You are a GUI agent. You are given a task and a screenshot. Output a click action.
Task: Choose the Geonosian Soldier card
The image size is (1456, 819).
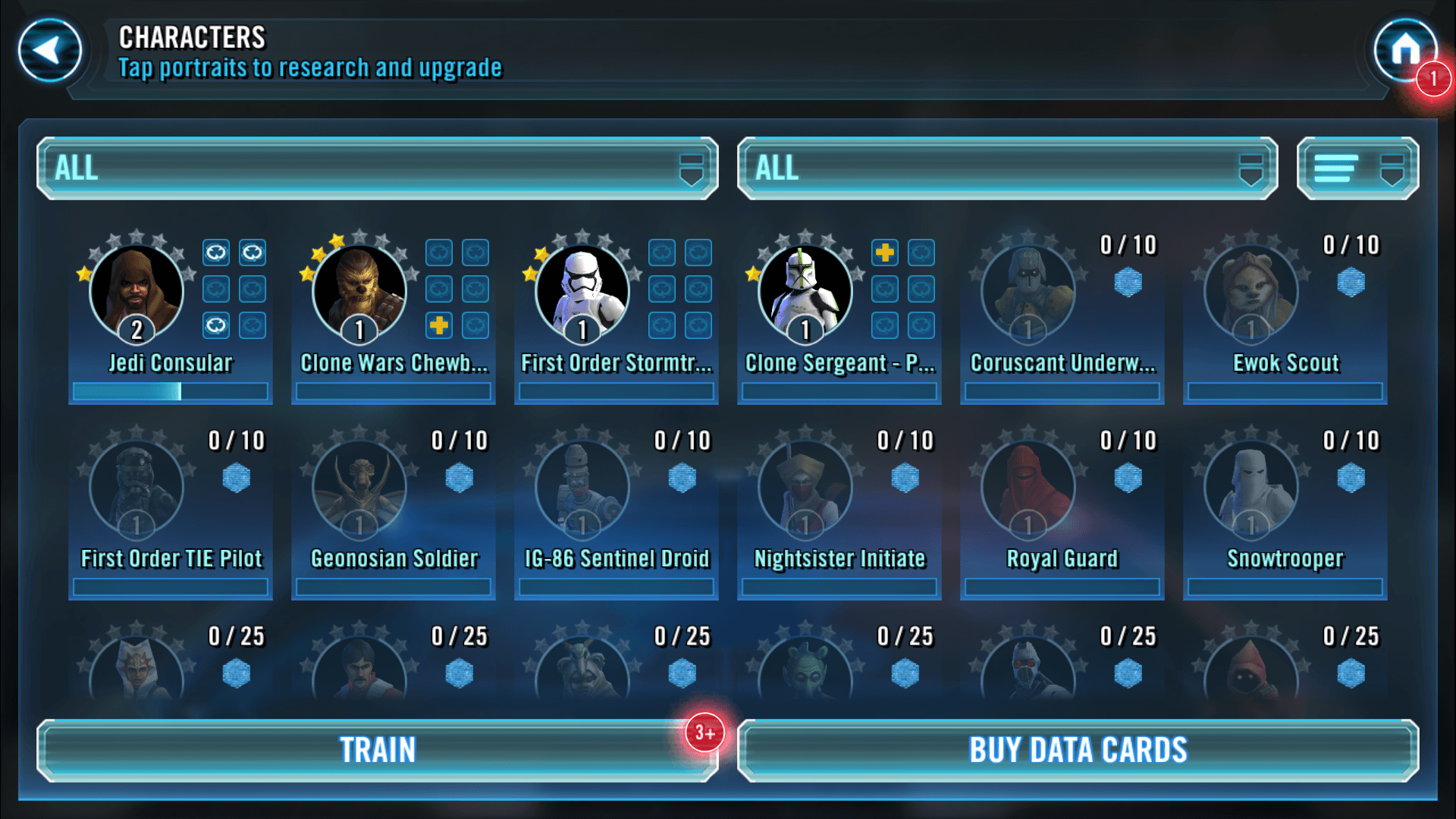pyautogui.click(x=359, y=489)
